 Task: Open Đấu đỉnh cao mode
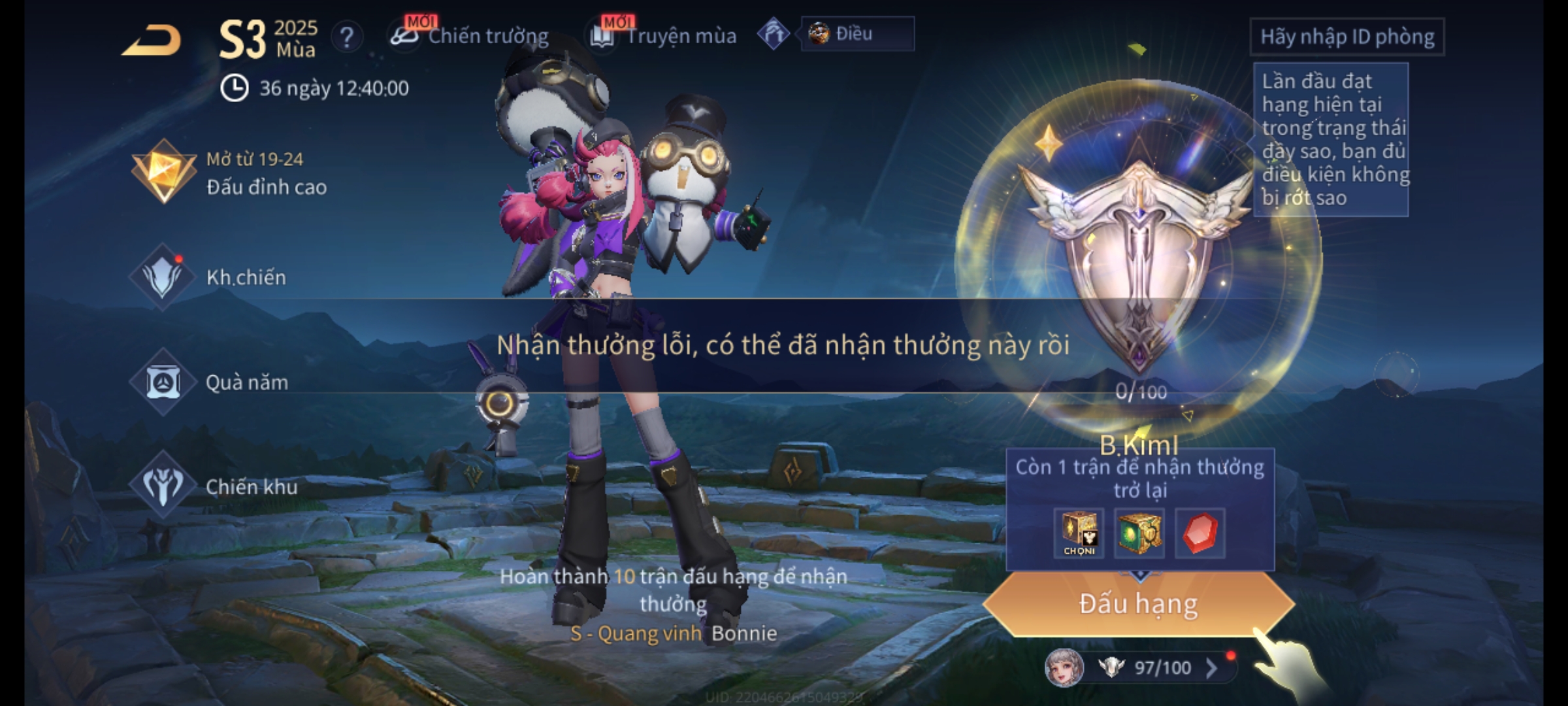coord(229,173)
